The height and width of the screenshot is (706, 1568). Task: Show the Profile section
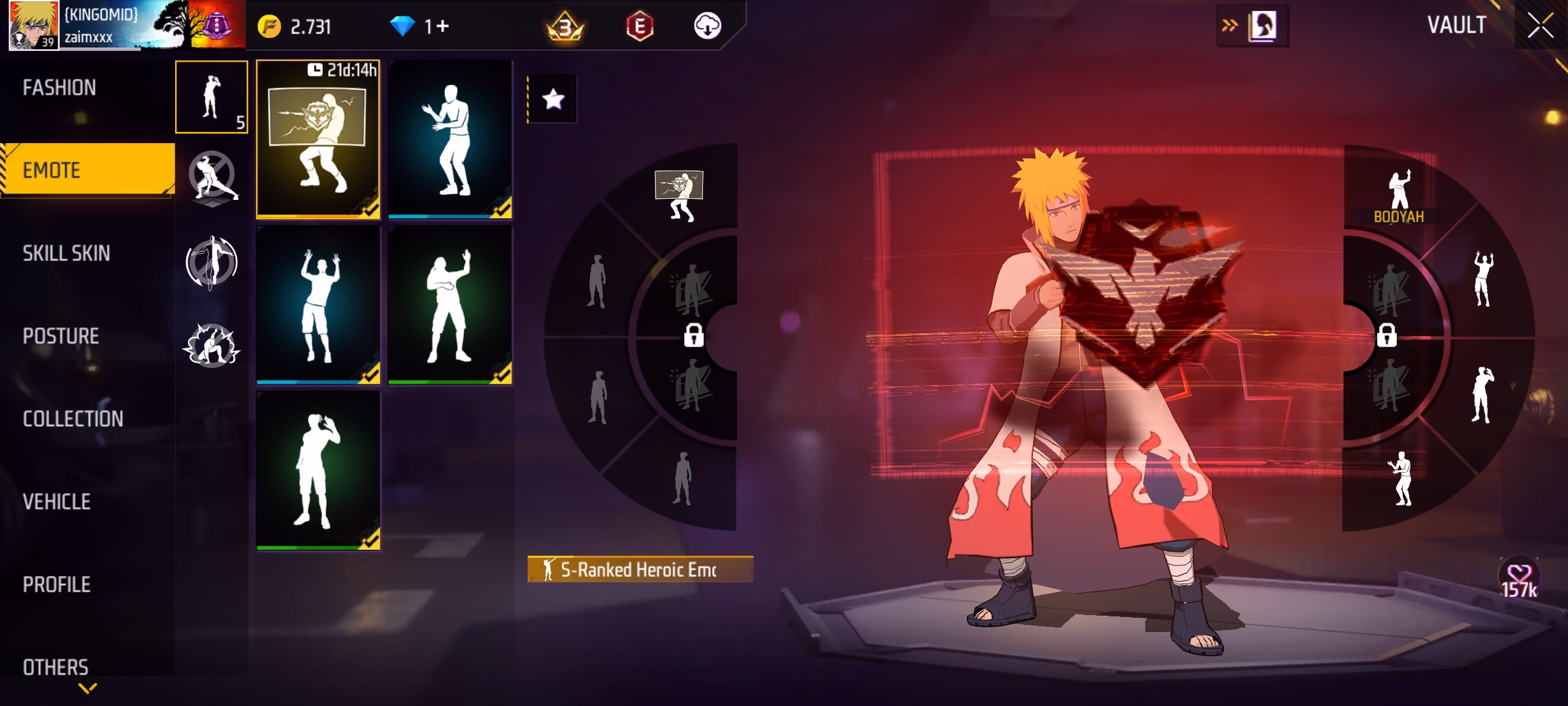coord(57,584)
